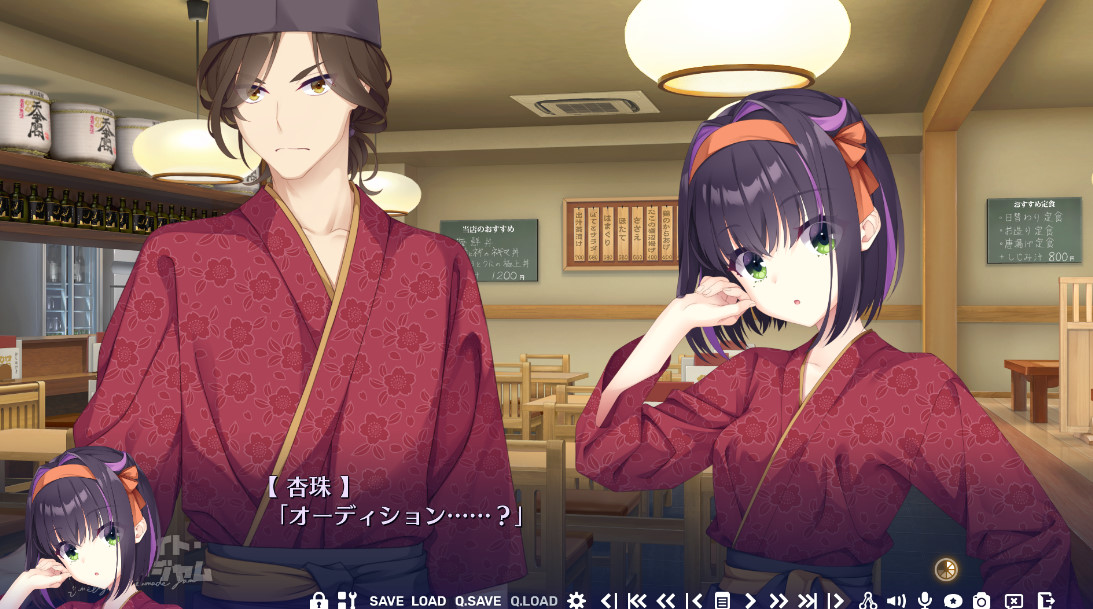
Task: Open the branching flowchart icon
Action: pos(868,601)
